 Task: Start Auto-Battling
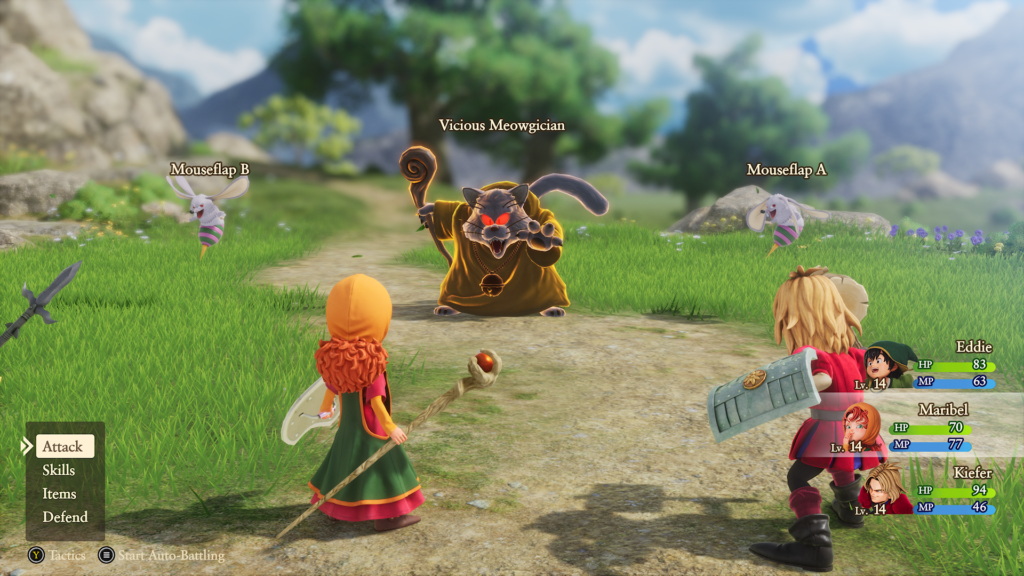tap(161, 555)
